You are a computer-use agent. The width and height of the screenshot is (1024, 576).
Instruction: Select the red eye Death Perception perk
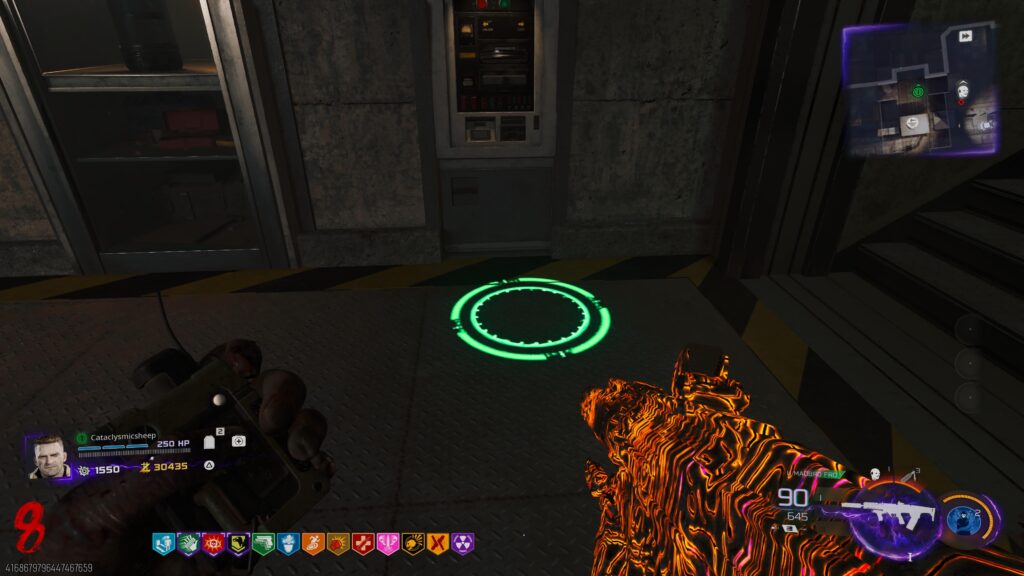[x=213, y=543]
